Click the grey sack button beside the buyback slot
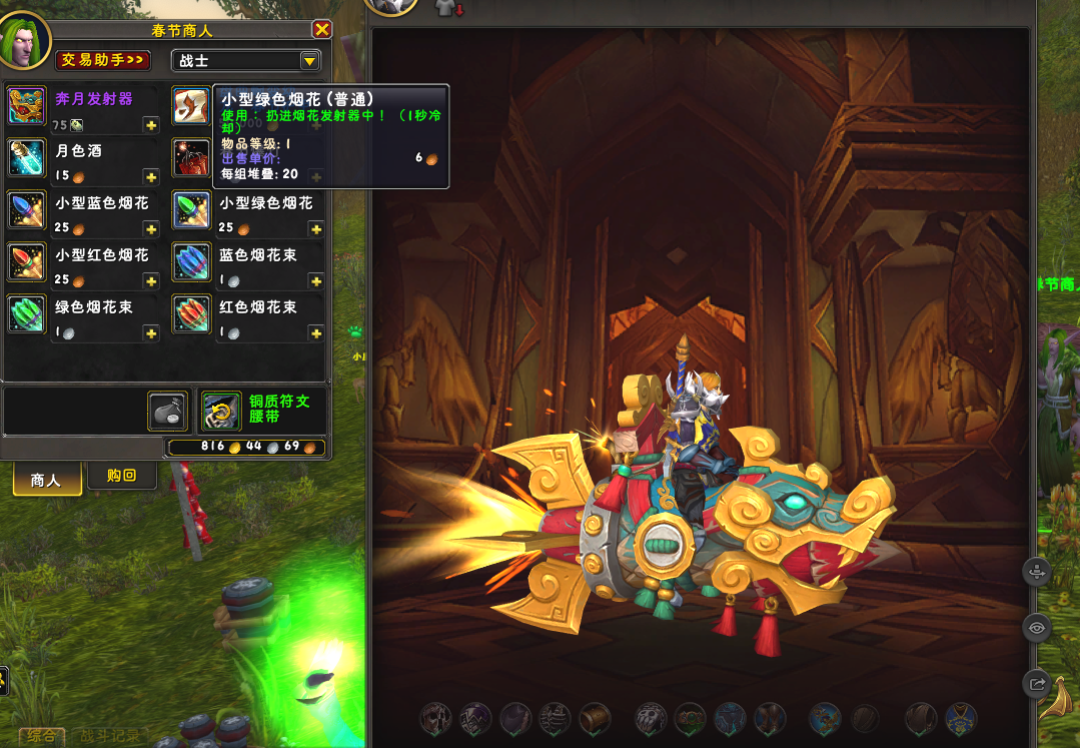 point(167,411)
